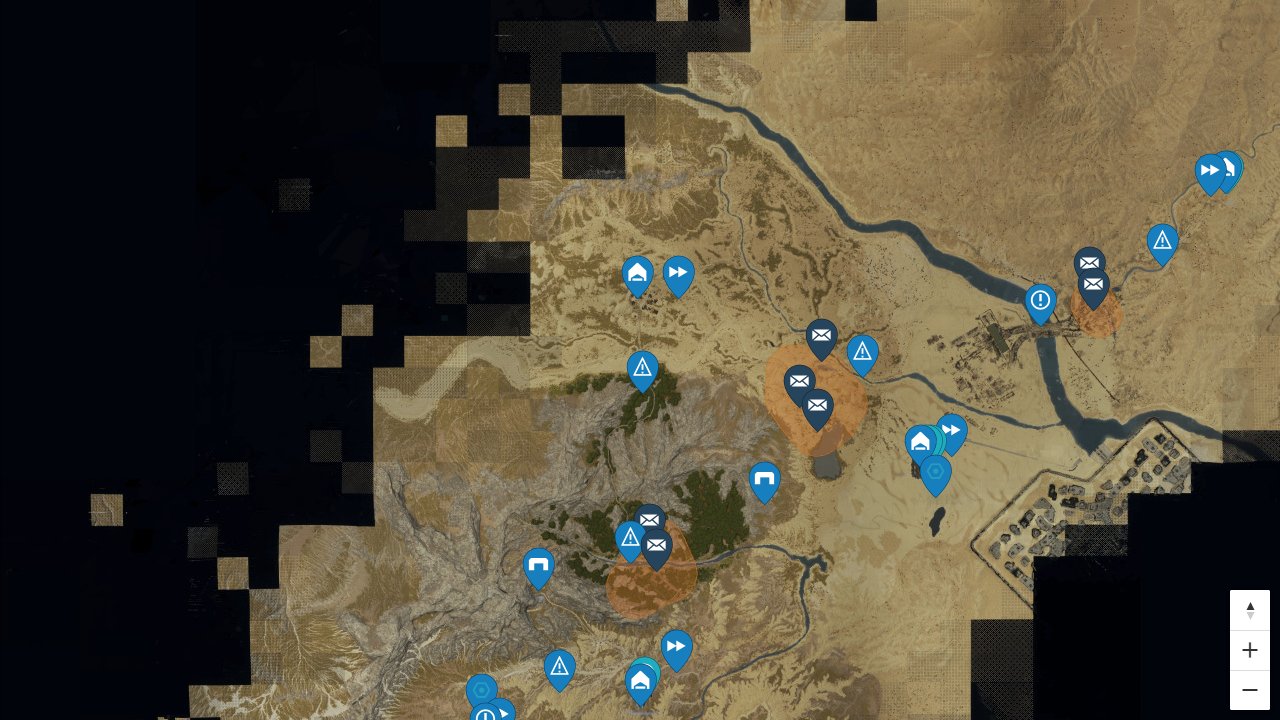Select the home marker at the very bottom center
1280x720 pixels.
[x=640, y=682]
